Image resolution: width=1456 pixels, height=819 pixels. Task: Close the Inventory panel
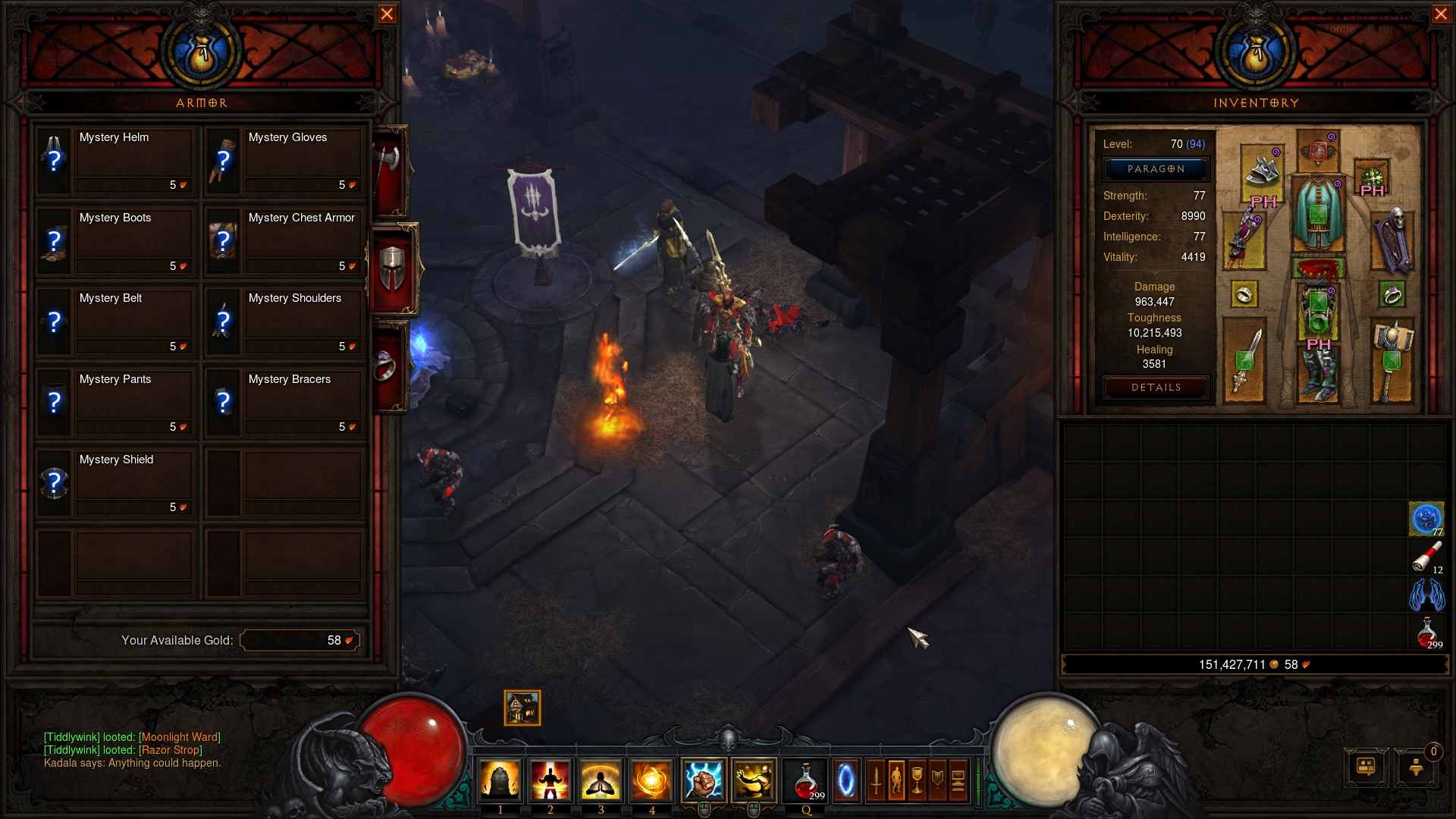[x=1441, y=14]
